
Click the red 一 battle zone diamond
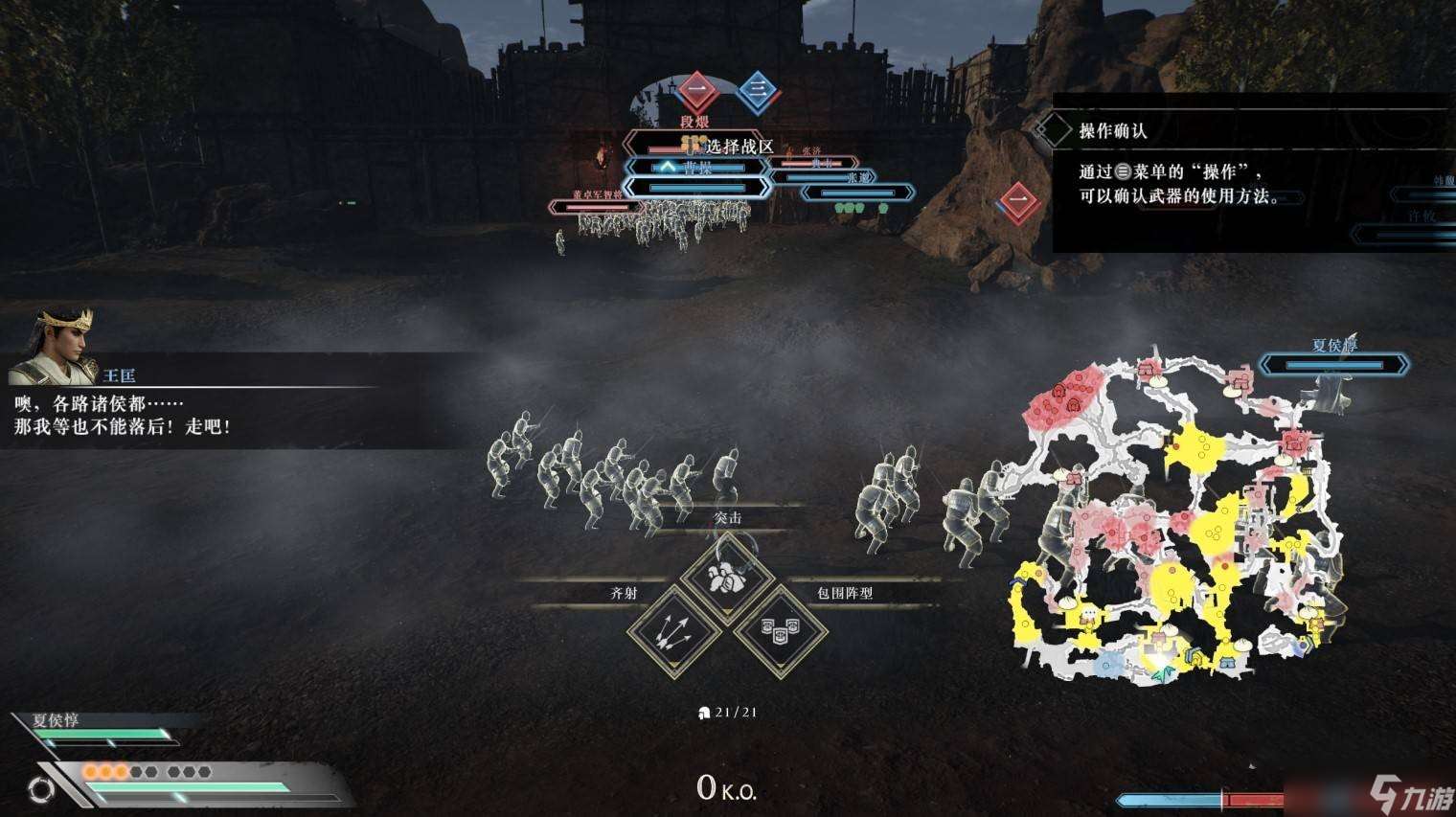coord(695,90)
